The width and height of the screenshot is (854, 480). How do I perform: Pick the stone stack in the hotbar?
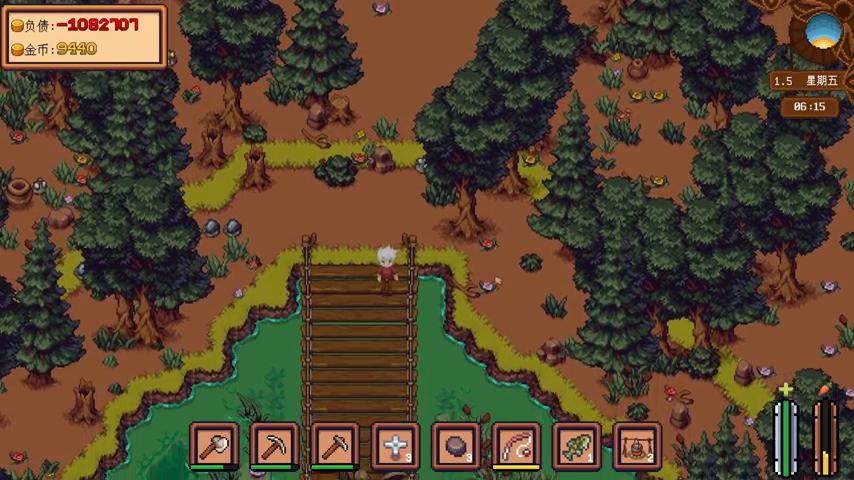[x=456, y=444]
